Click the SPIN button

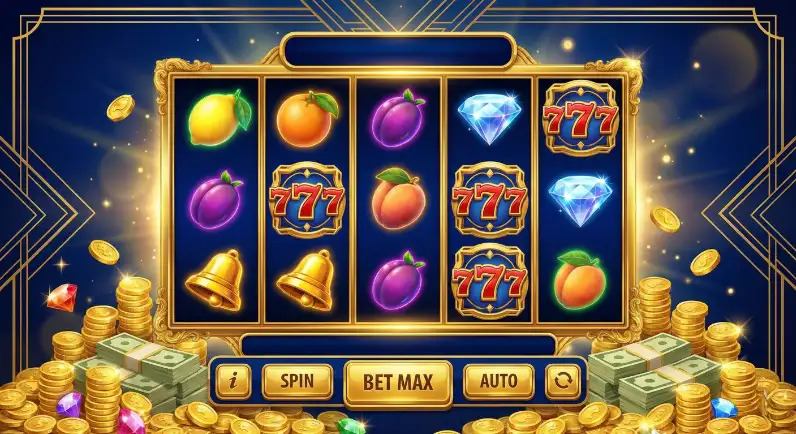point(297,381)
